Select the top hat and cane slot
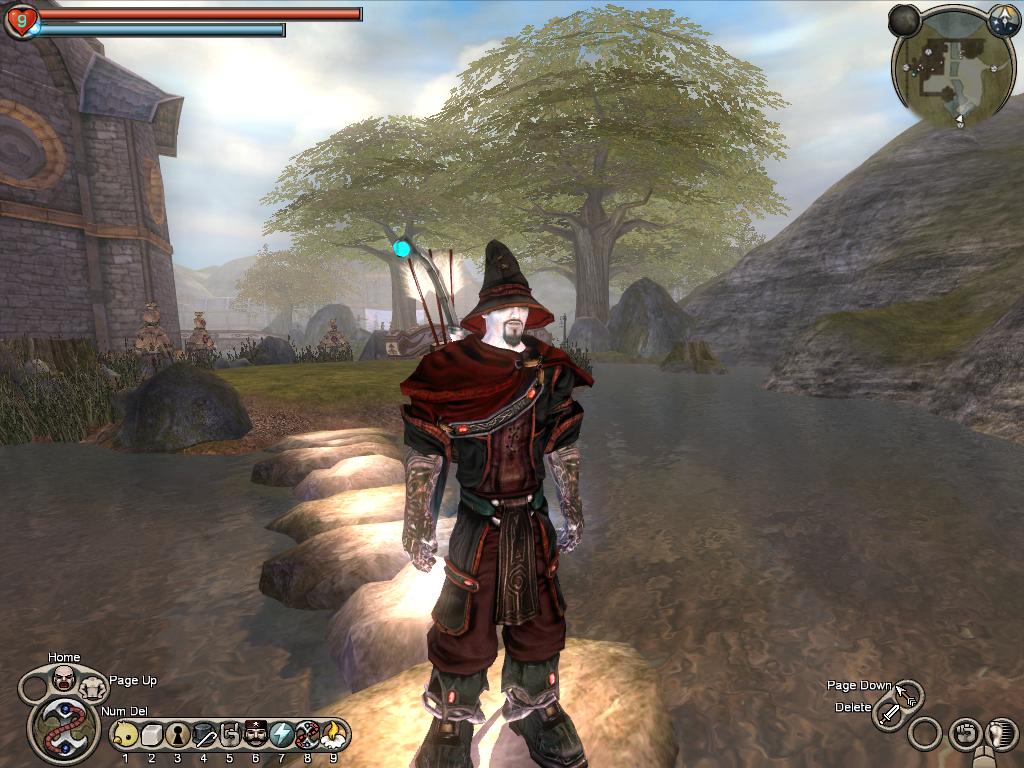1024x768 pixels. [204, 736]
